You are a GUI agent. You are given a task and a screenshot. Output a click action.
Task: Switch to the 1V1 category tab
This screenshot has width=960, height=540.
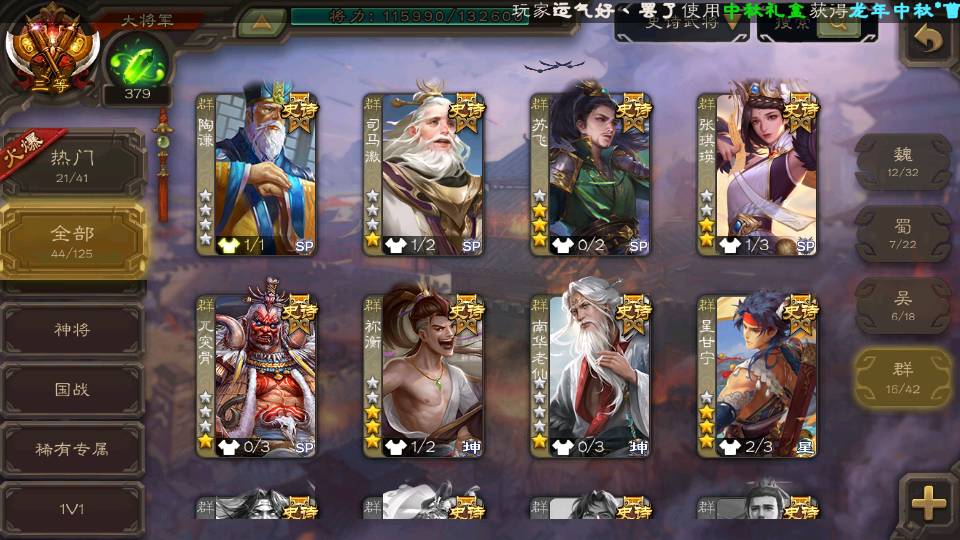(x=73, y=509)
